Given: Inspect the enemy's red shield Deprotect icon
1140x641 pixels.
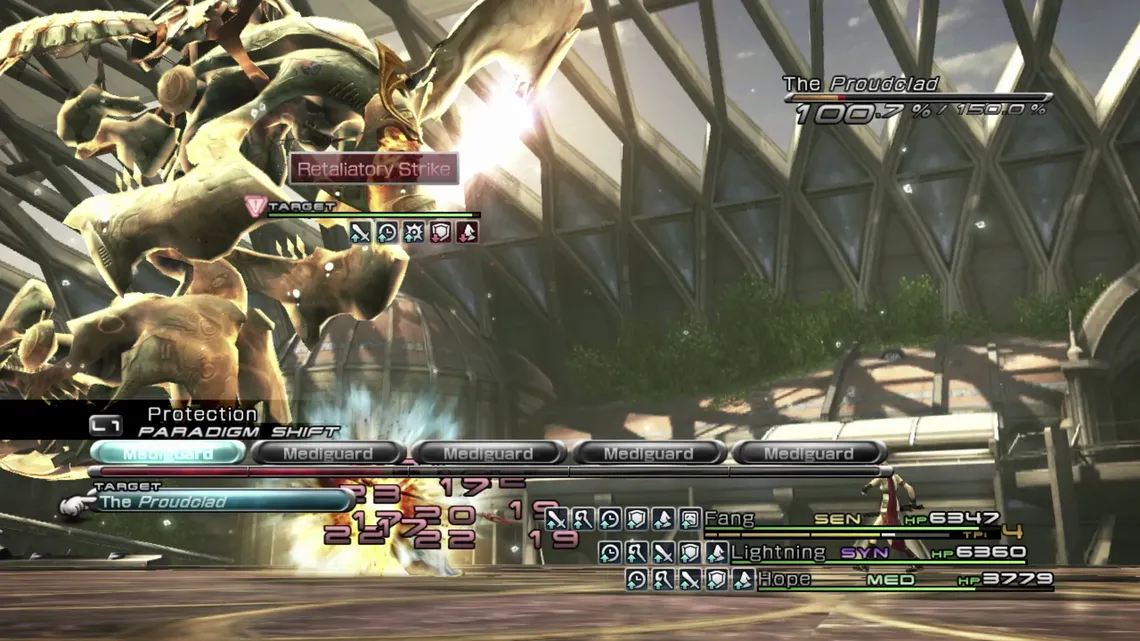Looking at the screenshot, I should [x=441, y=233].
